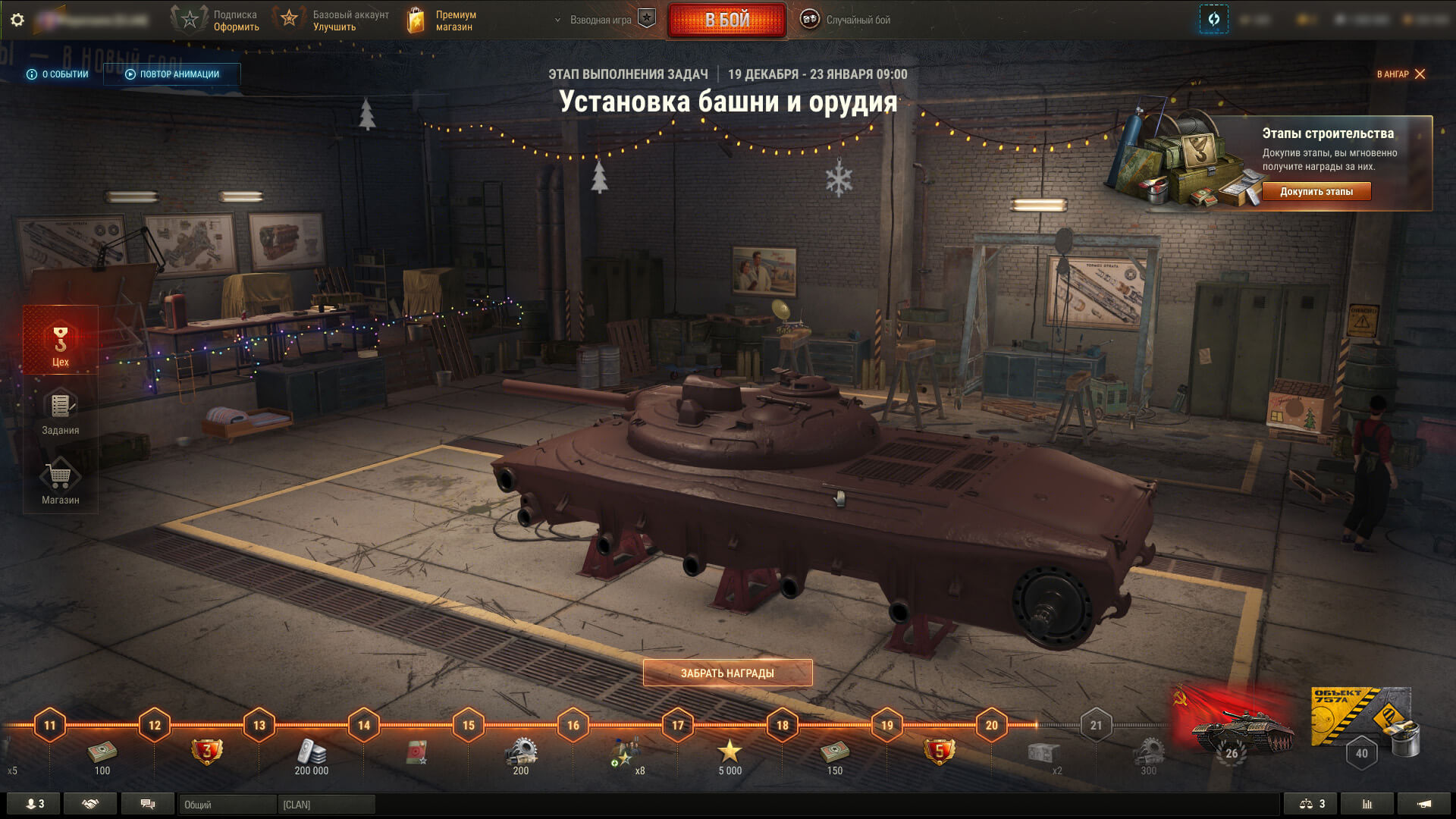This screenshot has height=819, width=1456.
Task: Open the settings gear menu
Action: tap(17, 20)
